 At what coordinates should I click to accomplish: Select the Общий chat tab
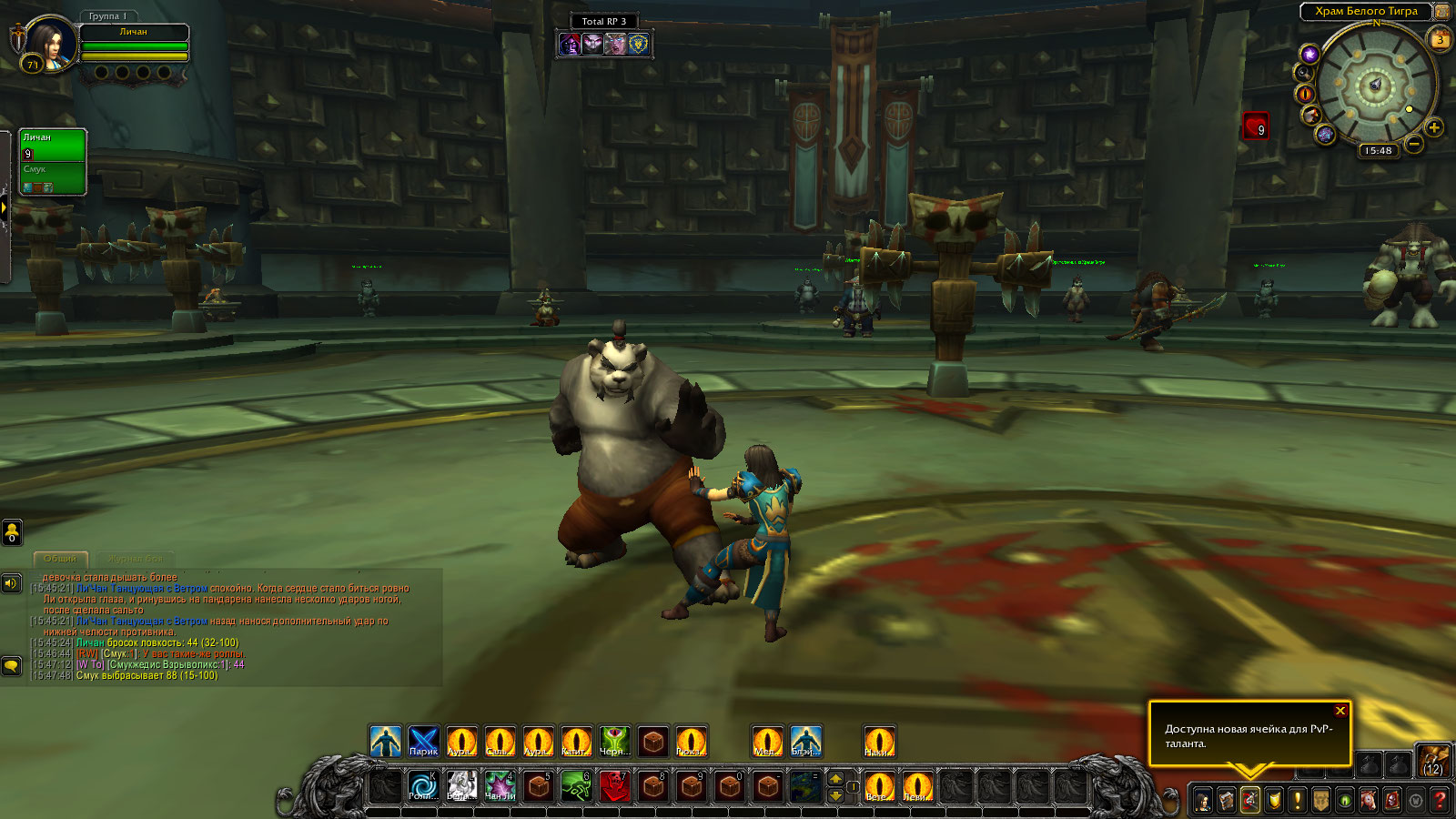60,559
